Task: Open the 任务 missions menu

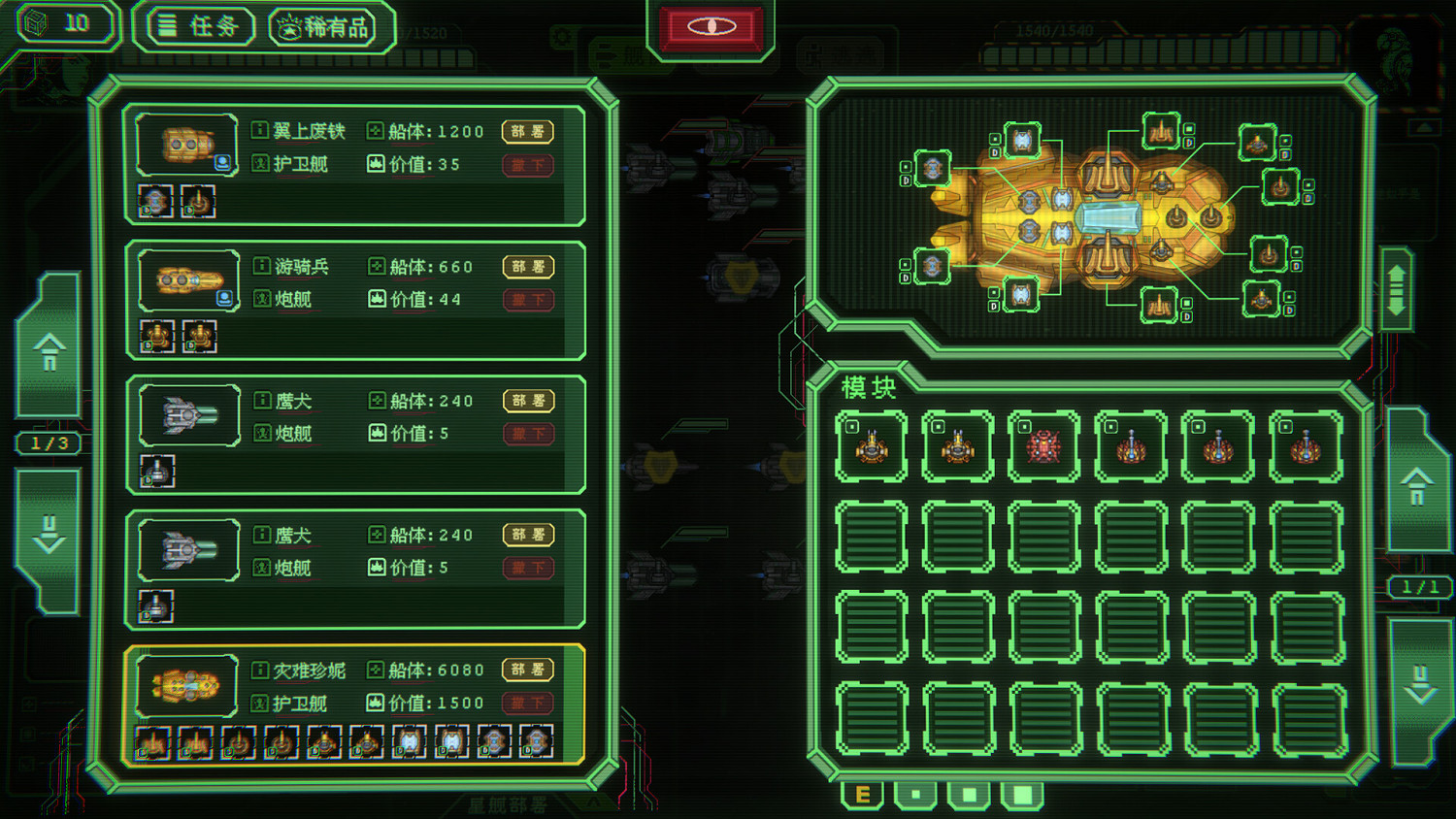Action: coord(197,26)
